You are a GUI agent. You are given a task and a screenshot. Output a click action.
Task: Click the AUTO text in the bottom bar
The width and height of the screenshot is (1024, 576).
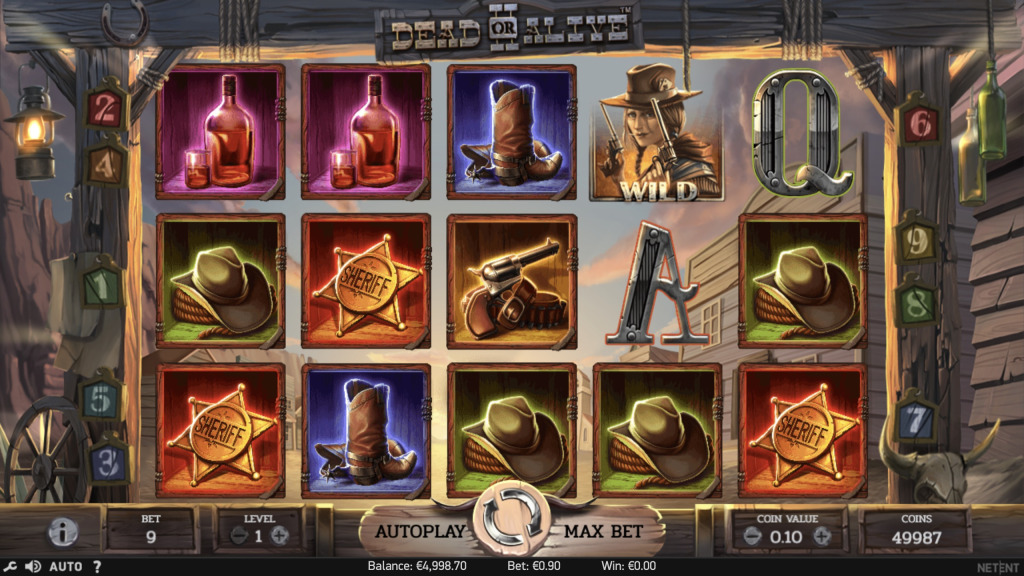point(66,567)
